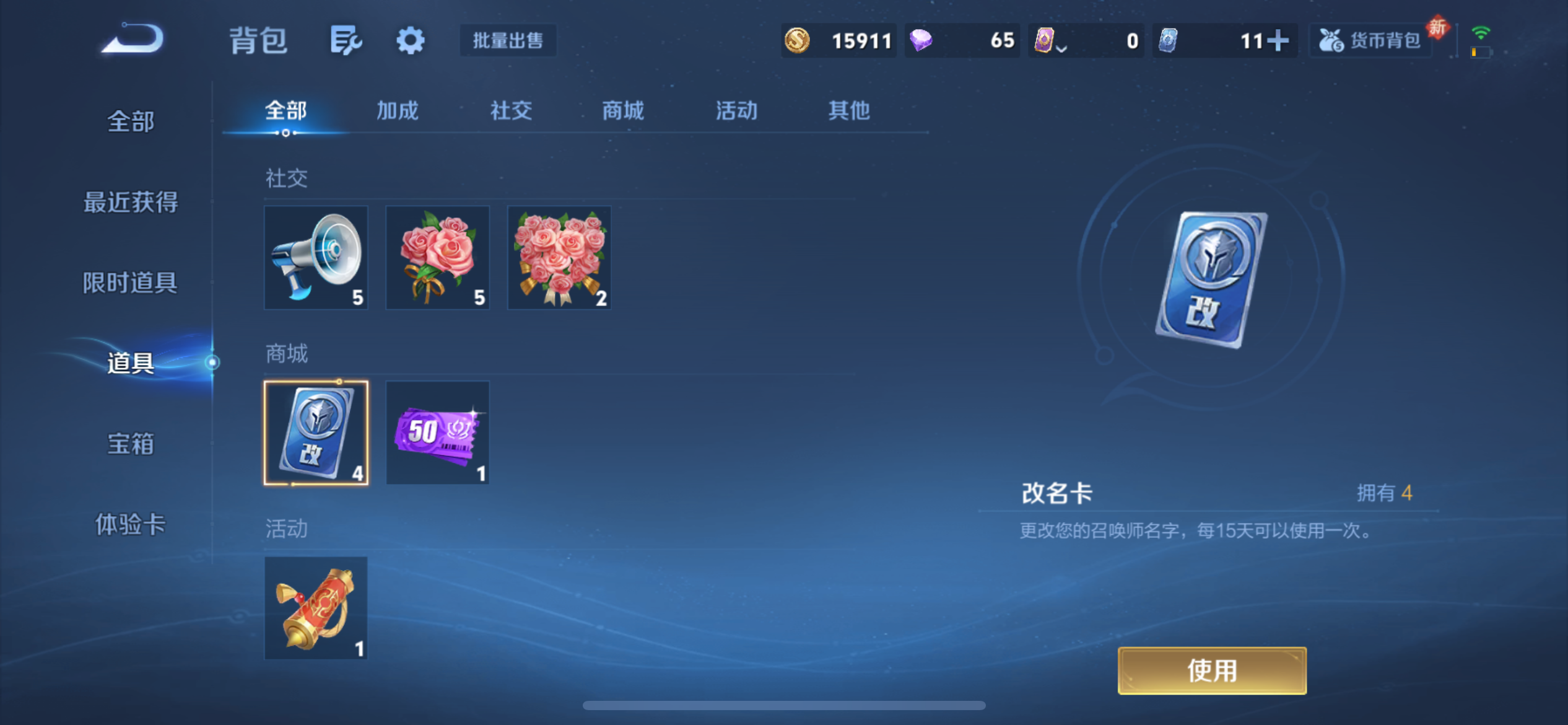The height and width of the screenshot is (725, 1568).
Task: Select the 改名卡 rename card in the grid
Action: 316,432
